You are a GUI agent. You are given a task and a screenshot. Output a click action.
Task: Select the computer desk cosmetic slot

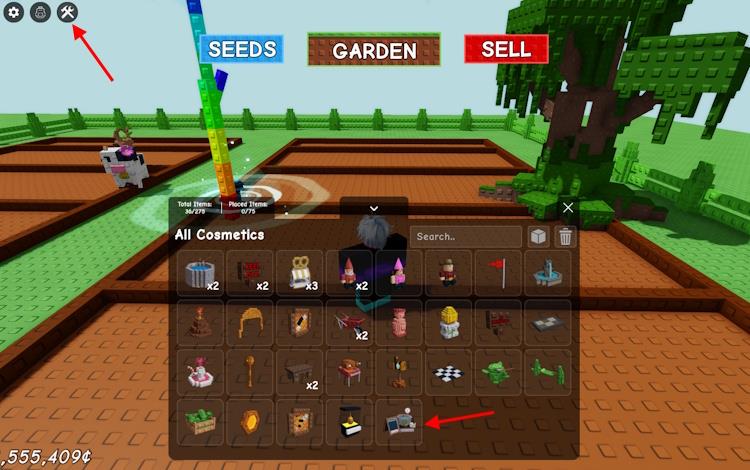tap(399, 422)
